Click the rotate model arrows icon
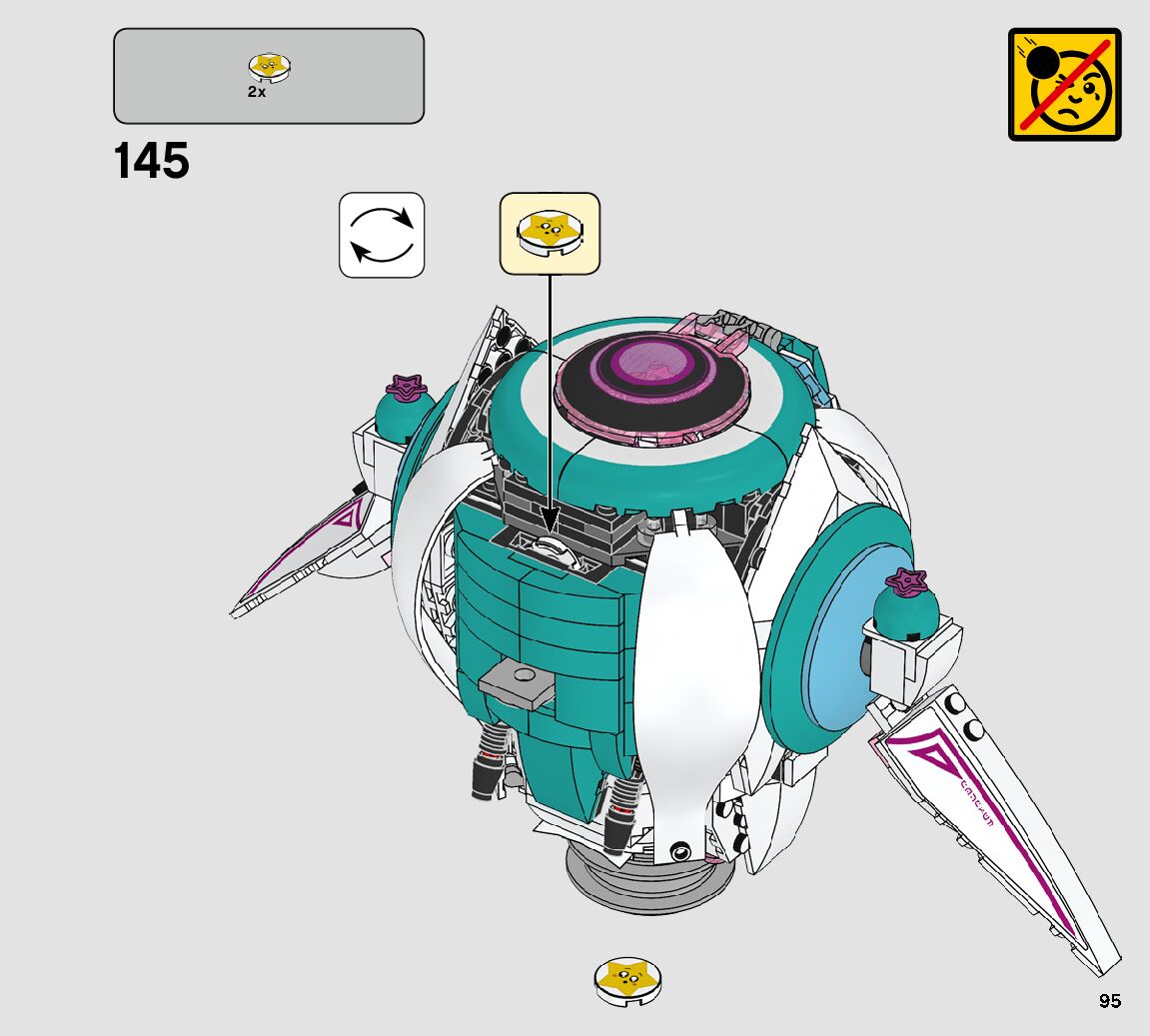Viewport: 1150px width, 1036px height. click(382, 235)
